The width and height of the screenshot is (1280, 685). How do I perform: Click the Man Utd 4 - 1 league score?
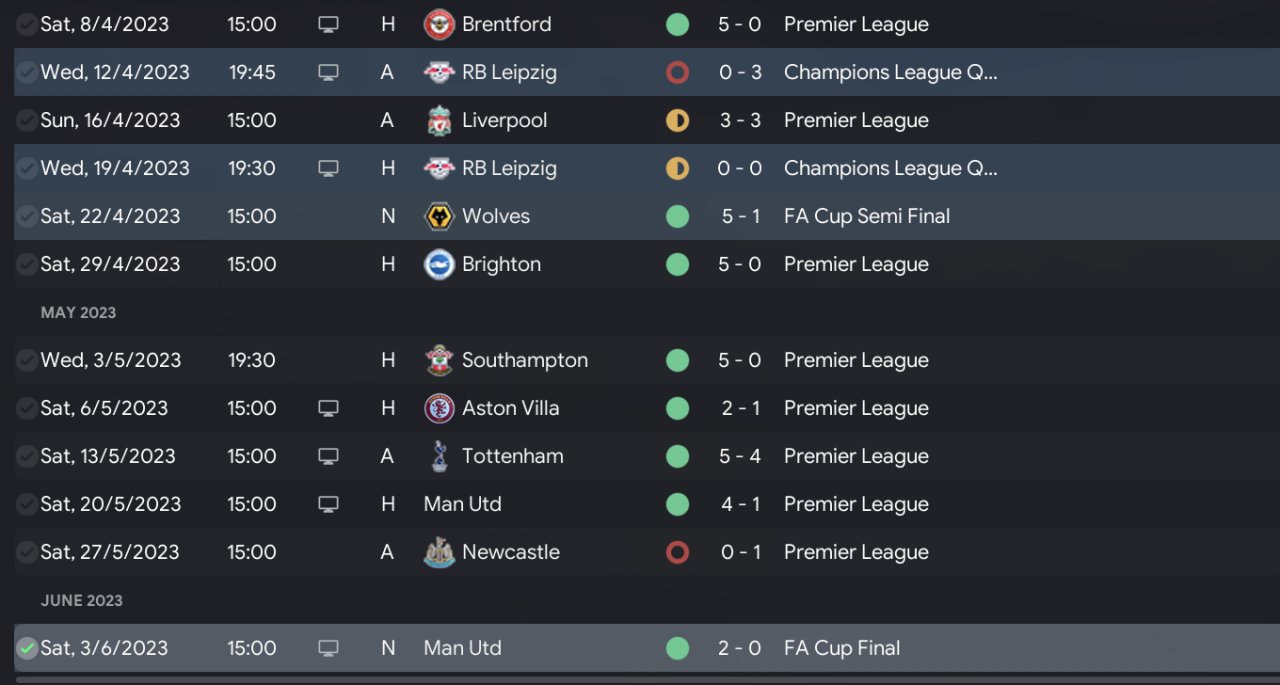coord(740,504)
